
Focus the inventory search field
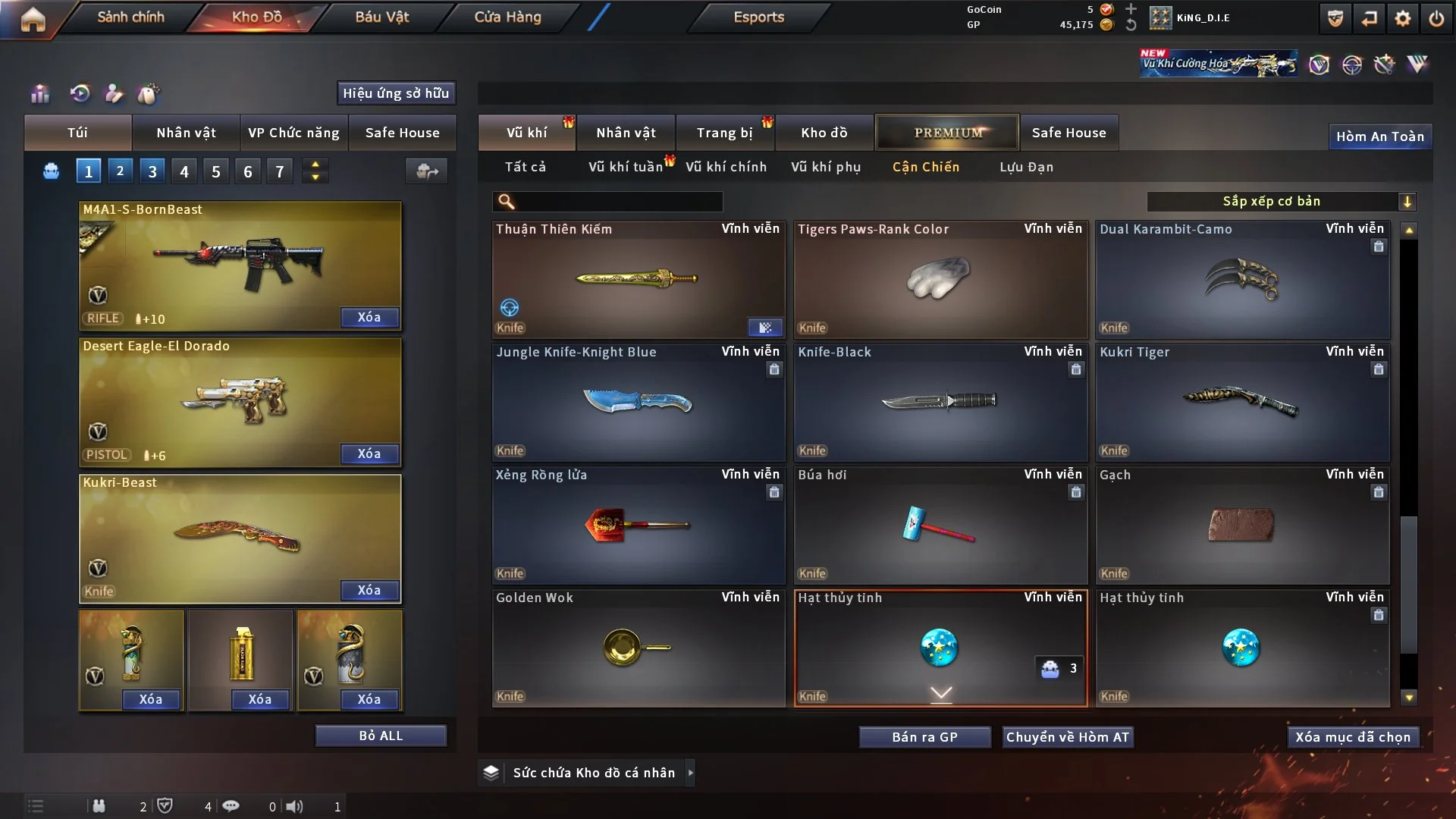[x=618, y=202]
